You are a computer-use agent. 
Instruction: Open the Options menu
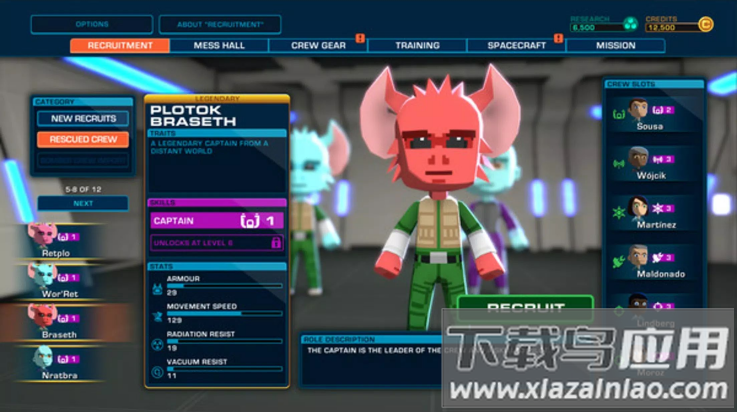pyautogui.click(x=91, y=24)
